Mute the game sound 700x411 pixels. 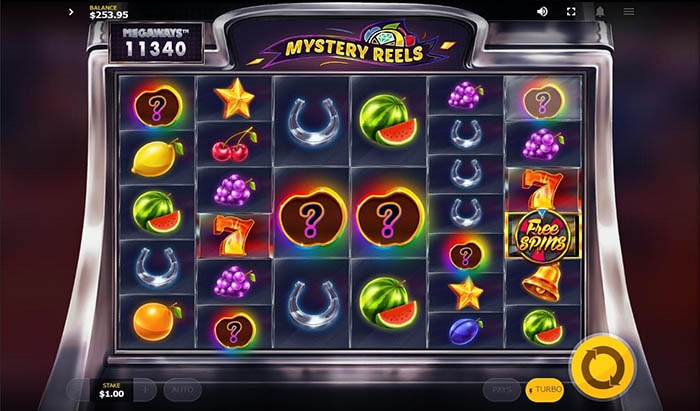click(x=542, y=12)
